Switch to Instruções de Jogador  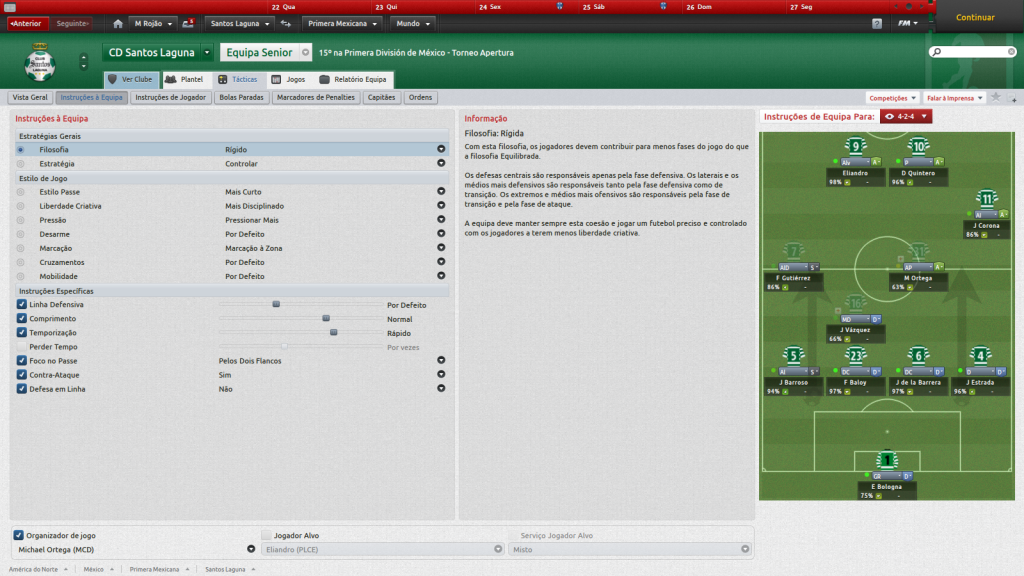coord(171,98)
